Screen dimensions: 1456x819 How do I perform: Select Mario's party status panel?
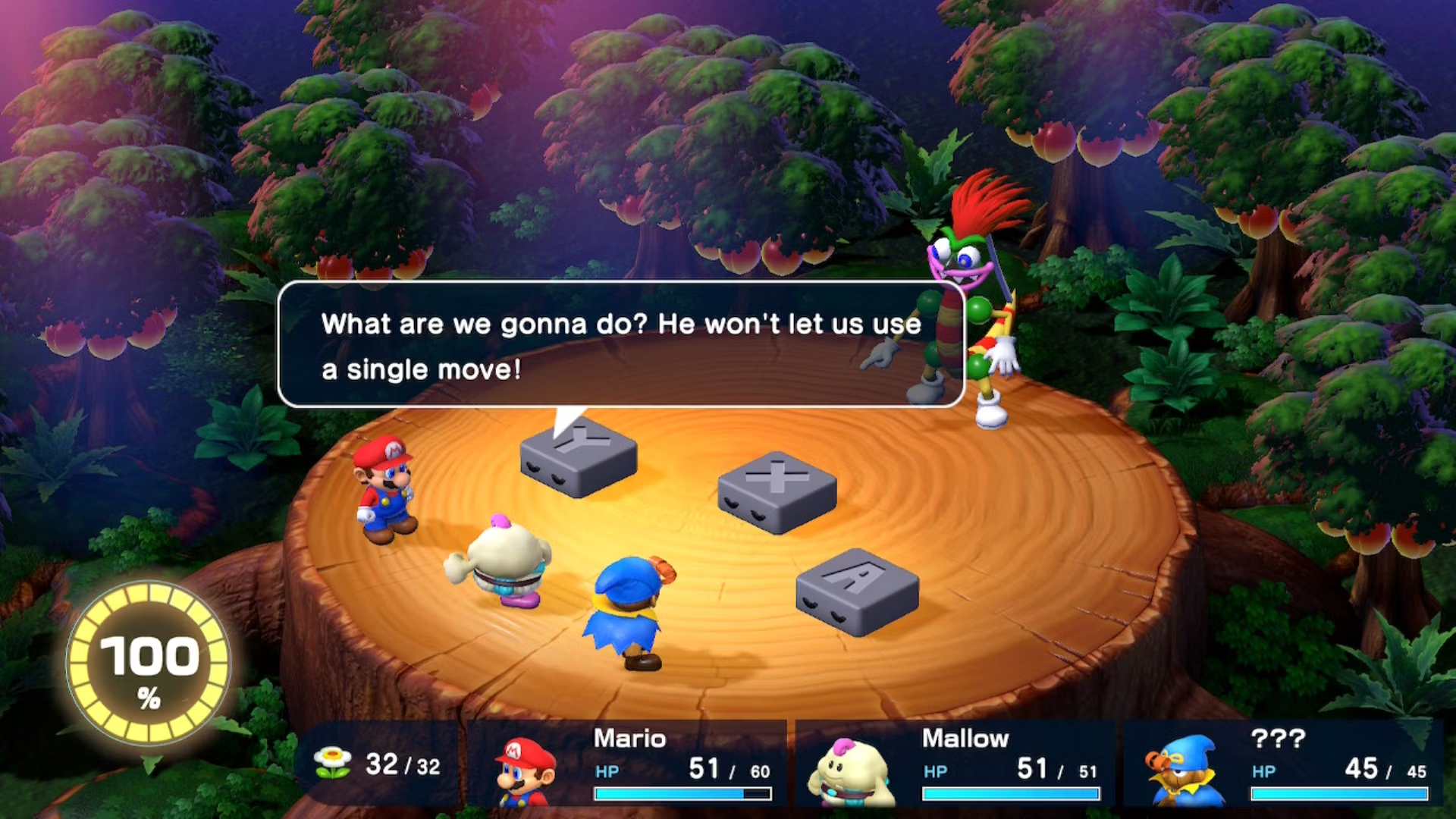click(628, 764)
